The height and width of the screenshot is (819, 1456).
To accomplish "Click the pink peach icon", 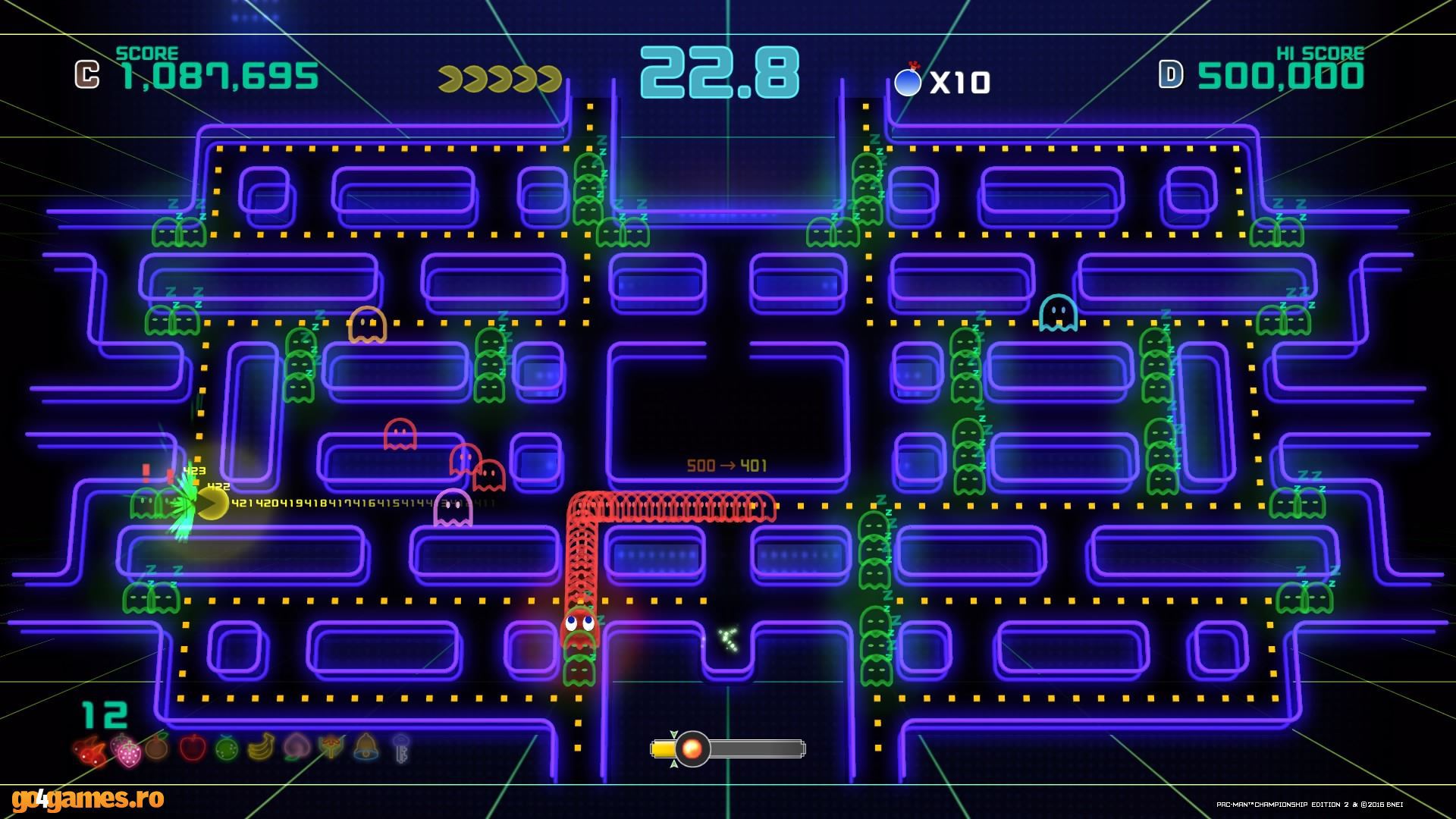I will pyautogui.click(x=295, y=748).
